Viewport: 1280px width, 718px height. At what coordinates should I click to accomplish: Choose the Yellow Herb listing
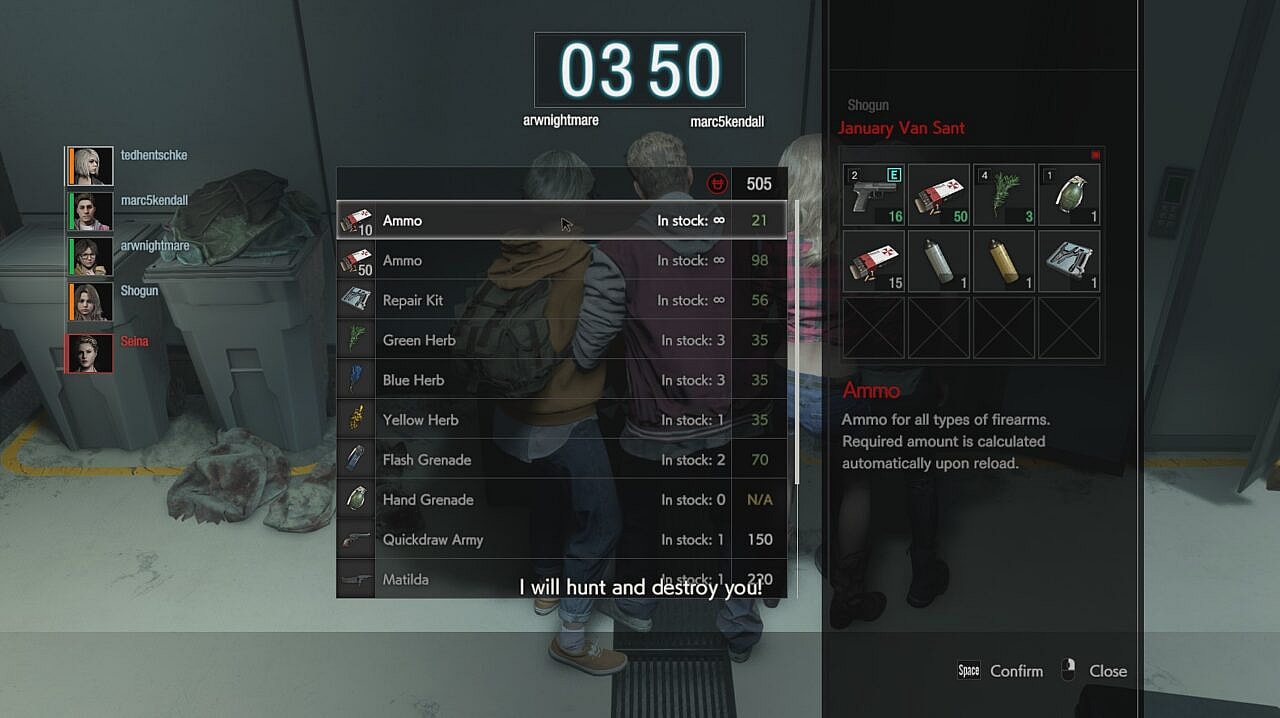[x=560, y=420]
